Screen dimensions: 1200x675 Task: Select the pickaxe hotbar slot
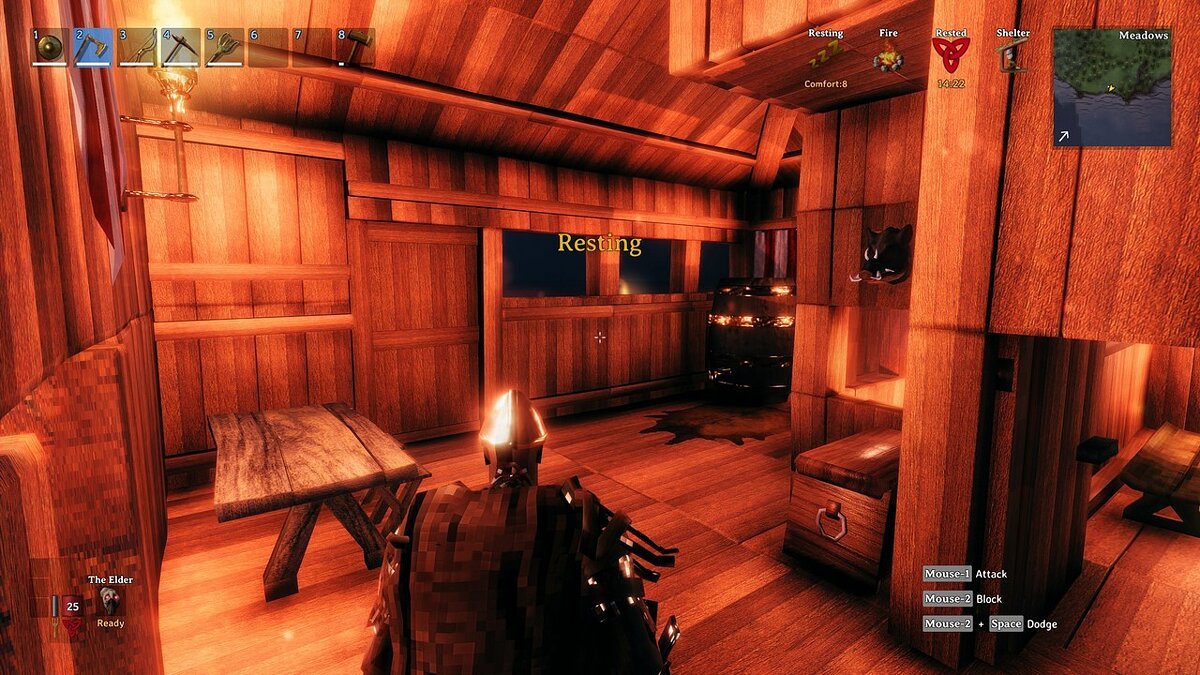tap(180, 47)
